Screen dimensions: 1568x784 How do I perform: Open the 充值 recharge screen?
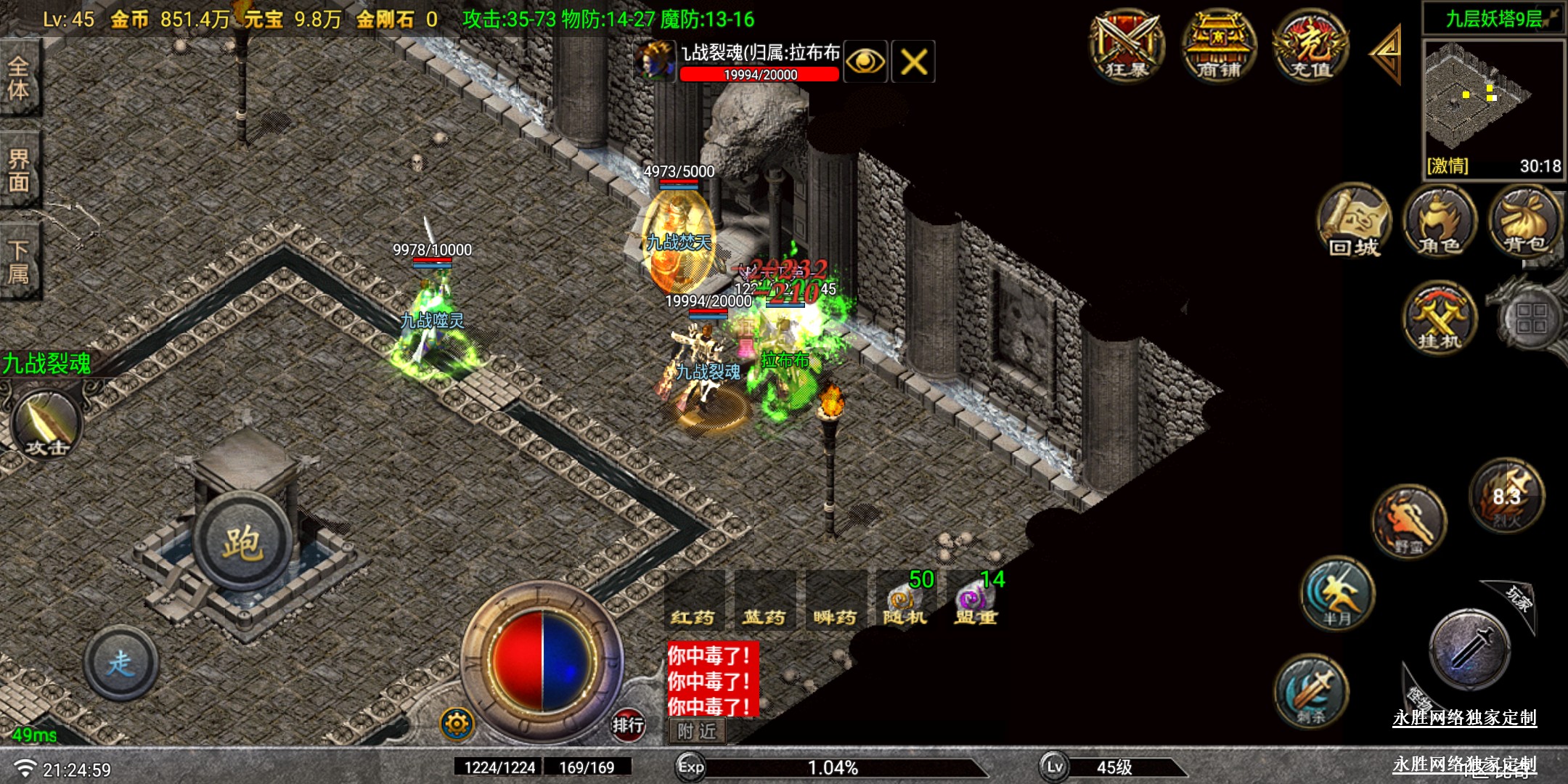tap(1311, 46)
